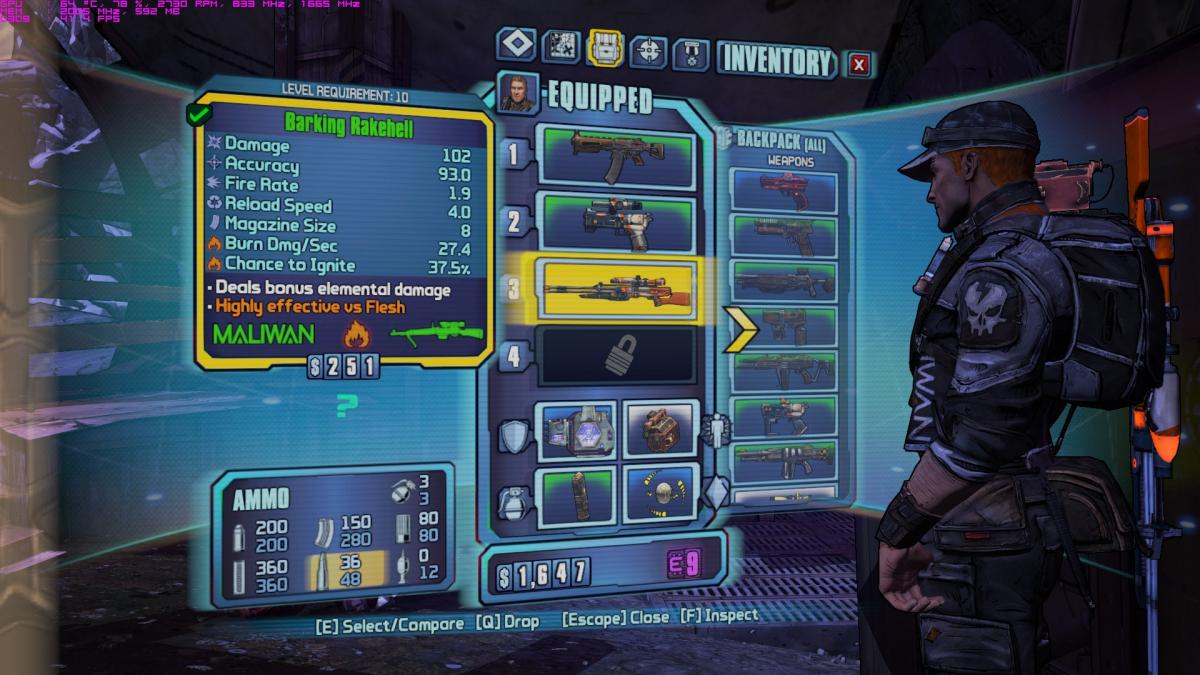
Task: Click the locked fourth weapon slot
Action: 615,357
